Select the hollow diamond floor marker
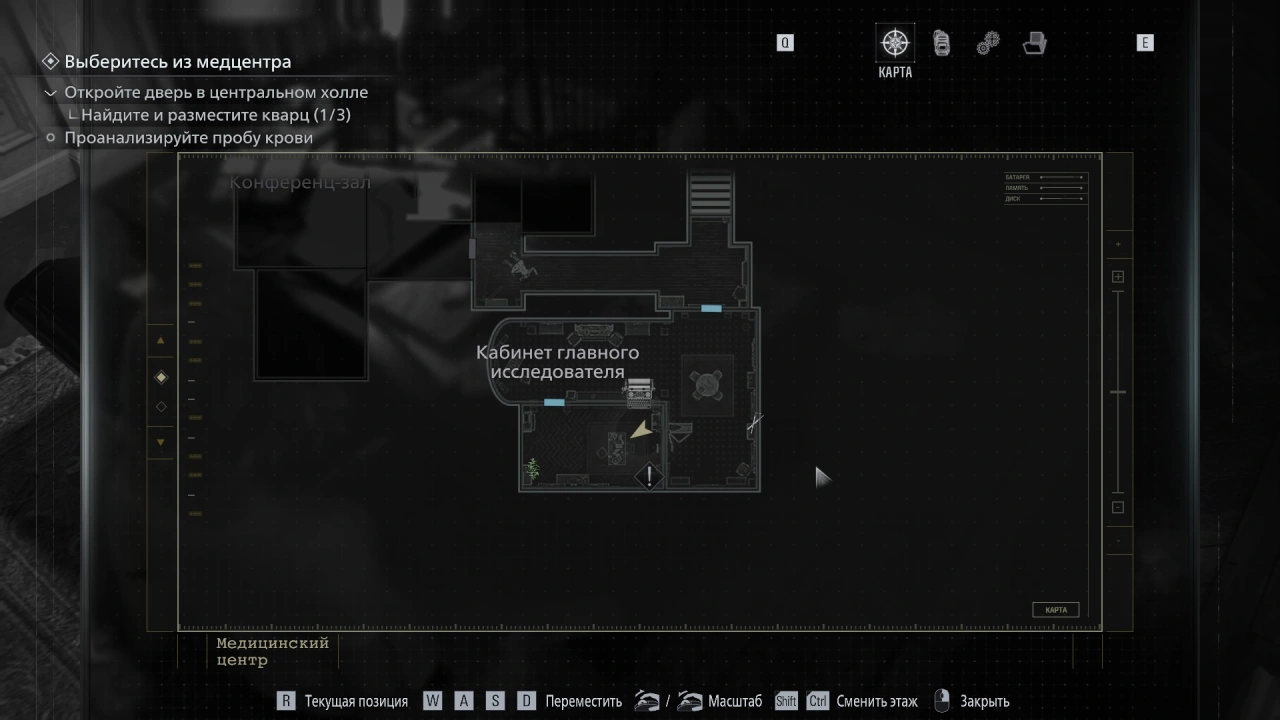Image resolution: width=1280 pixels, height=720 pixels. point(161,407)
